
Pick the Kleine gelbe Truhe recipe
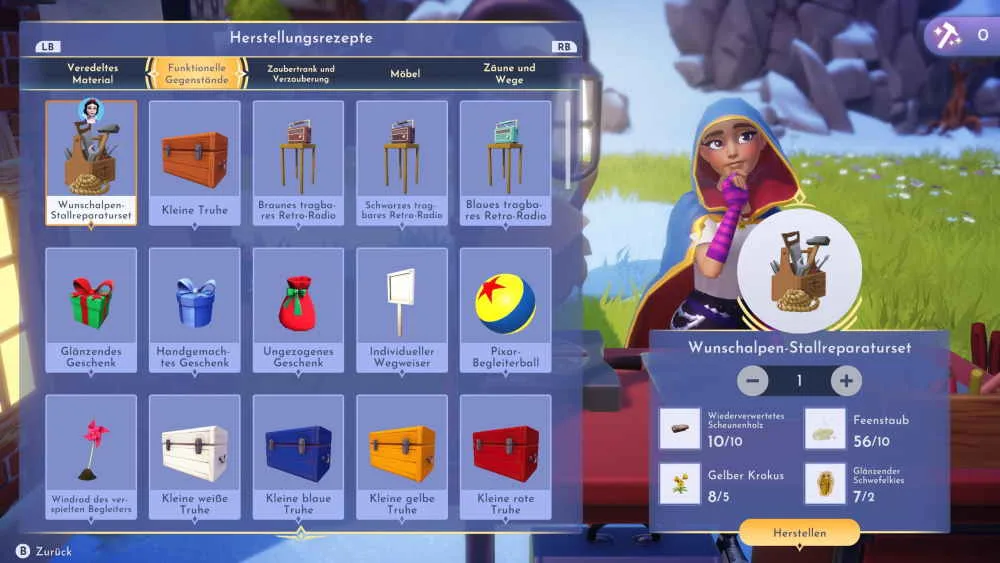402,457
